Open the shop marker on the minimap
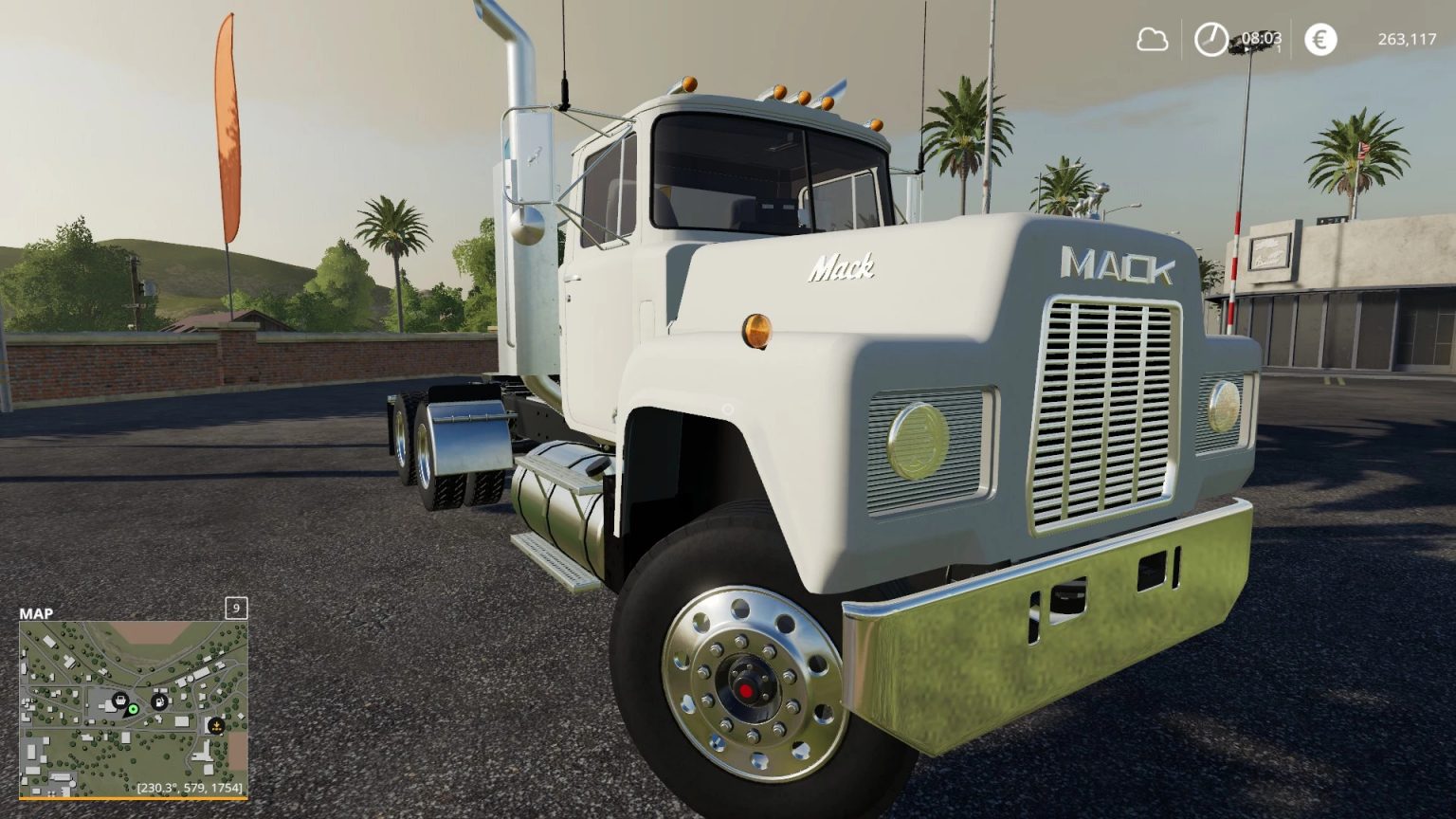The height and width of the screenshot is (819, 1456). (x=121, y=701)
